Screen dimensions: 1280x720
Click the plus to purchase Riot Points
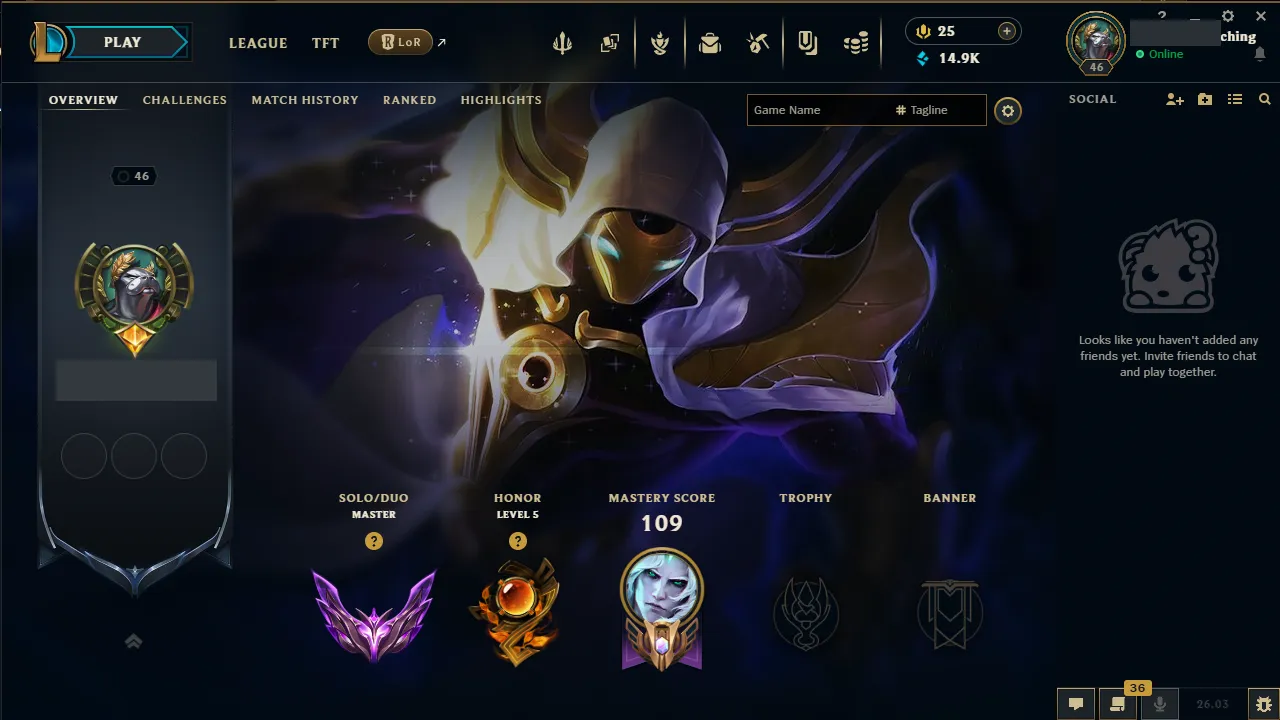pos(1007,30)
